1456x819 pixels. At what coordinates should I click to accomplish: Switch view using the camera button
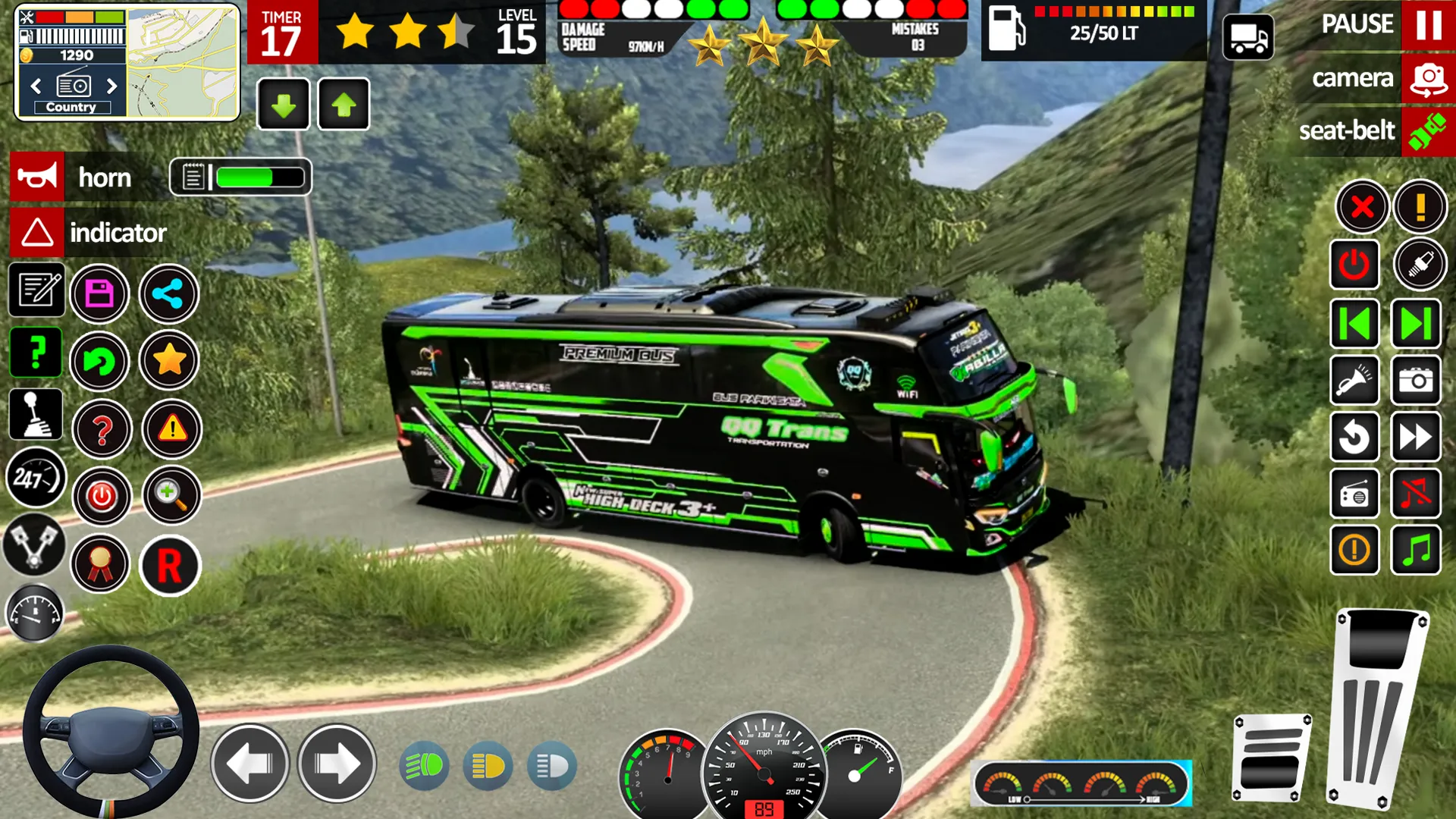(1428, 79)
